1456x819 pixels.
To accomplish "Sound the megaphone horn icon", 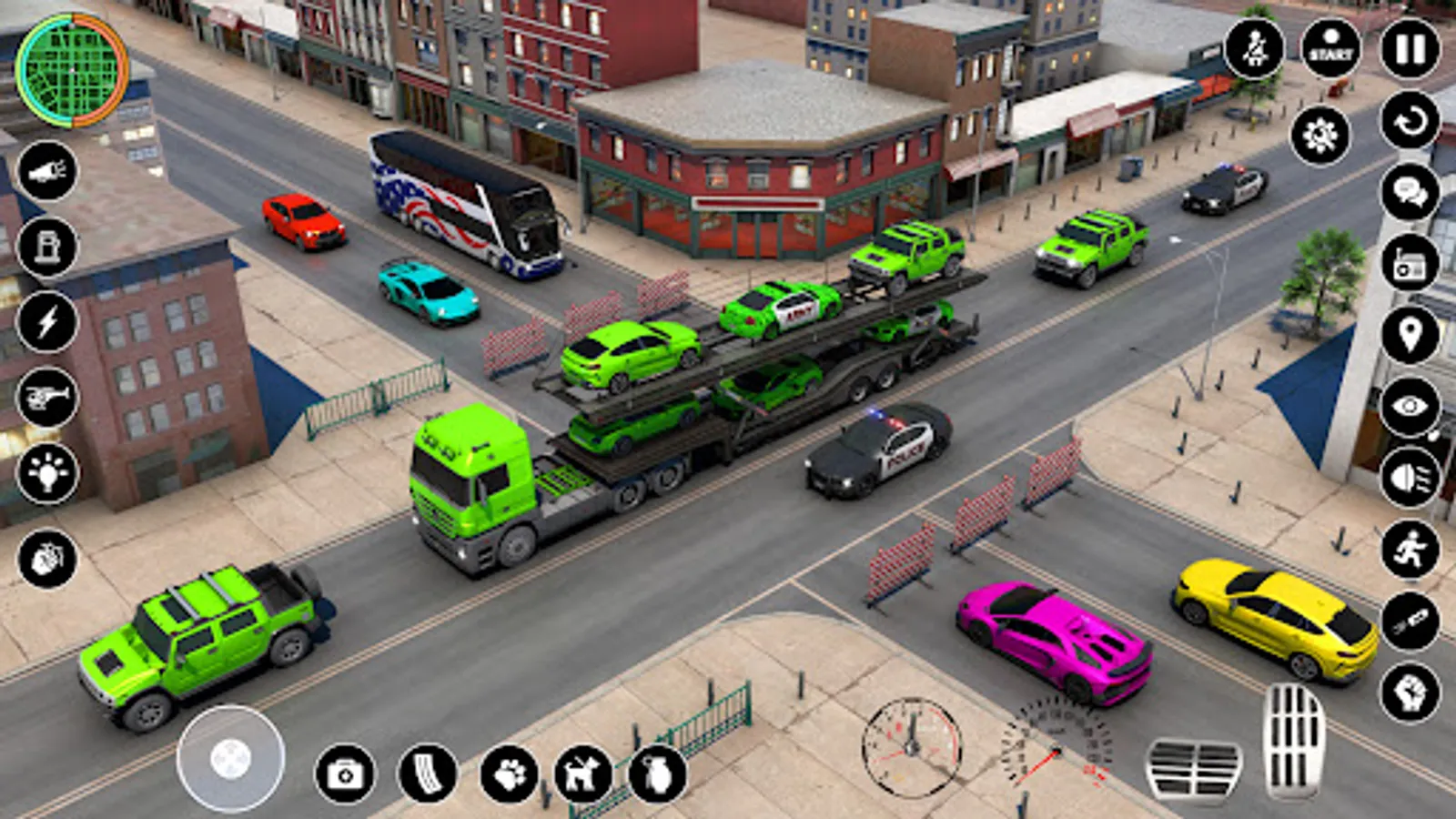I will tap(47, 171).
